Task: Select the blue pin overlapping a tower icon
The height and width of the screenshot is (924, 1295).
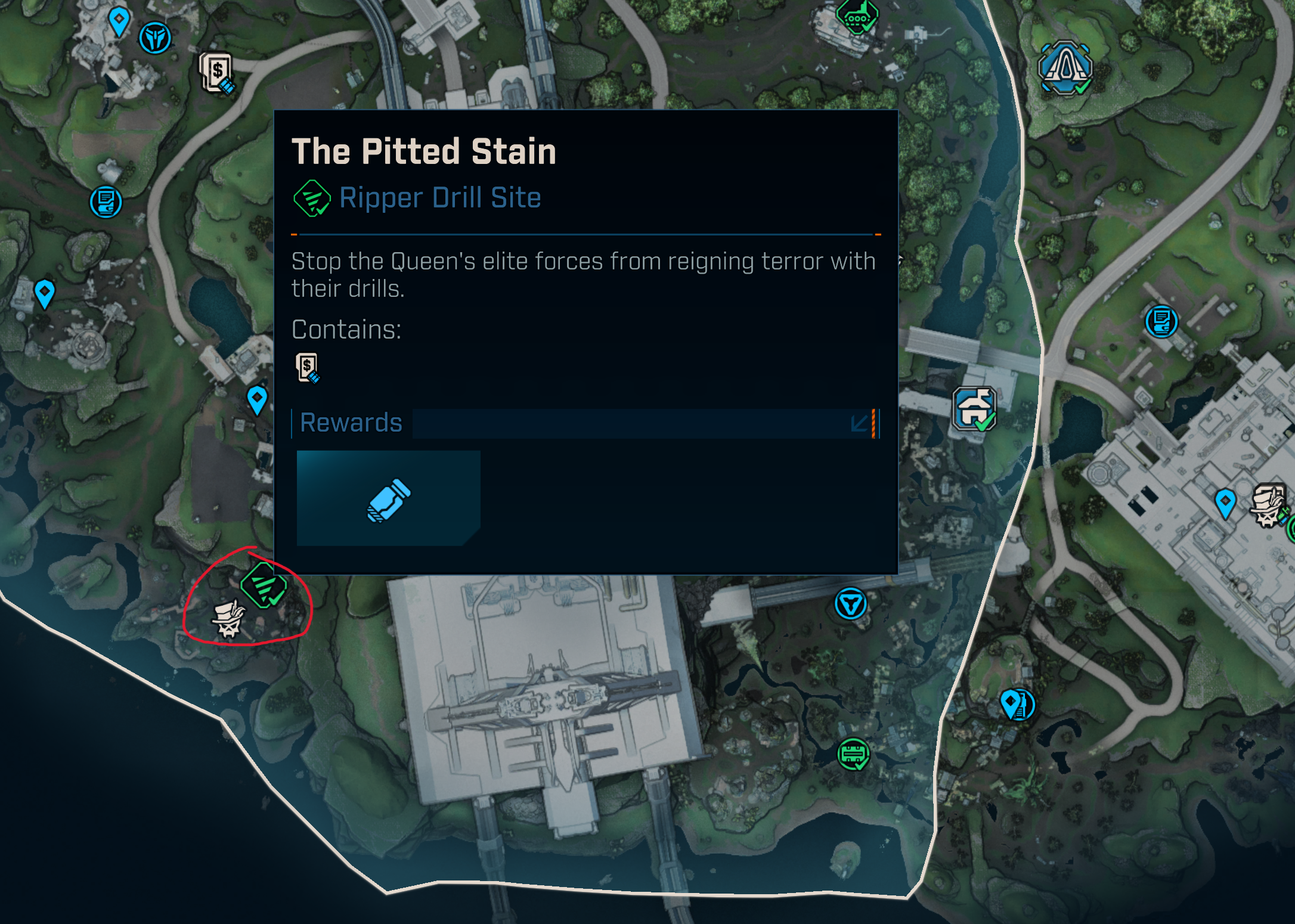Action: [1017, 705]
